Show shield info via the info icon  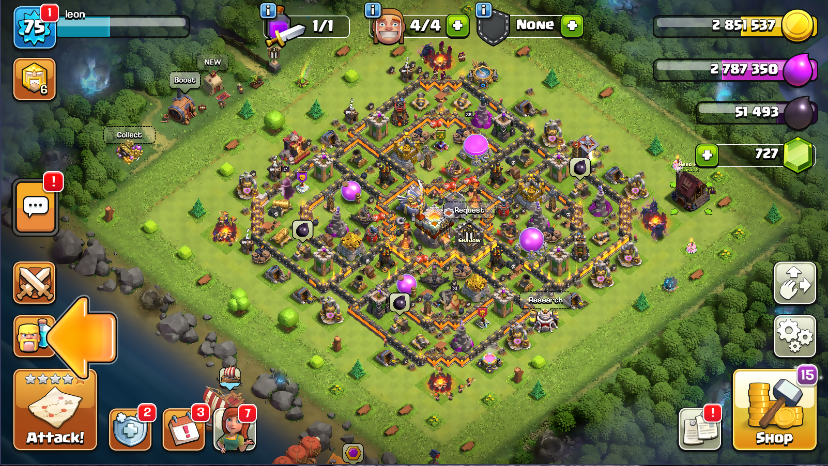pos(485,10)
